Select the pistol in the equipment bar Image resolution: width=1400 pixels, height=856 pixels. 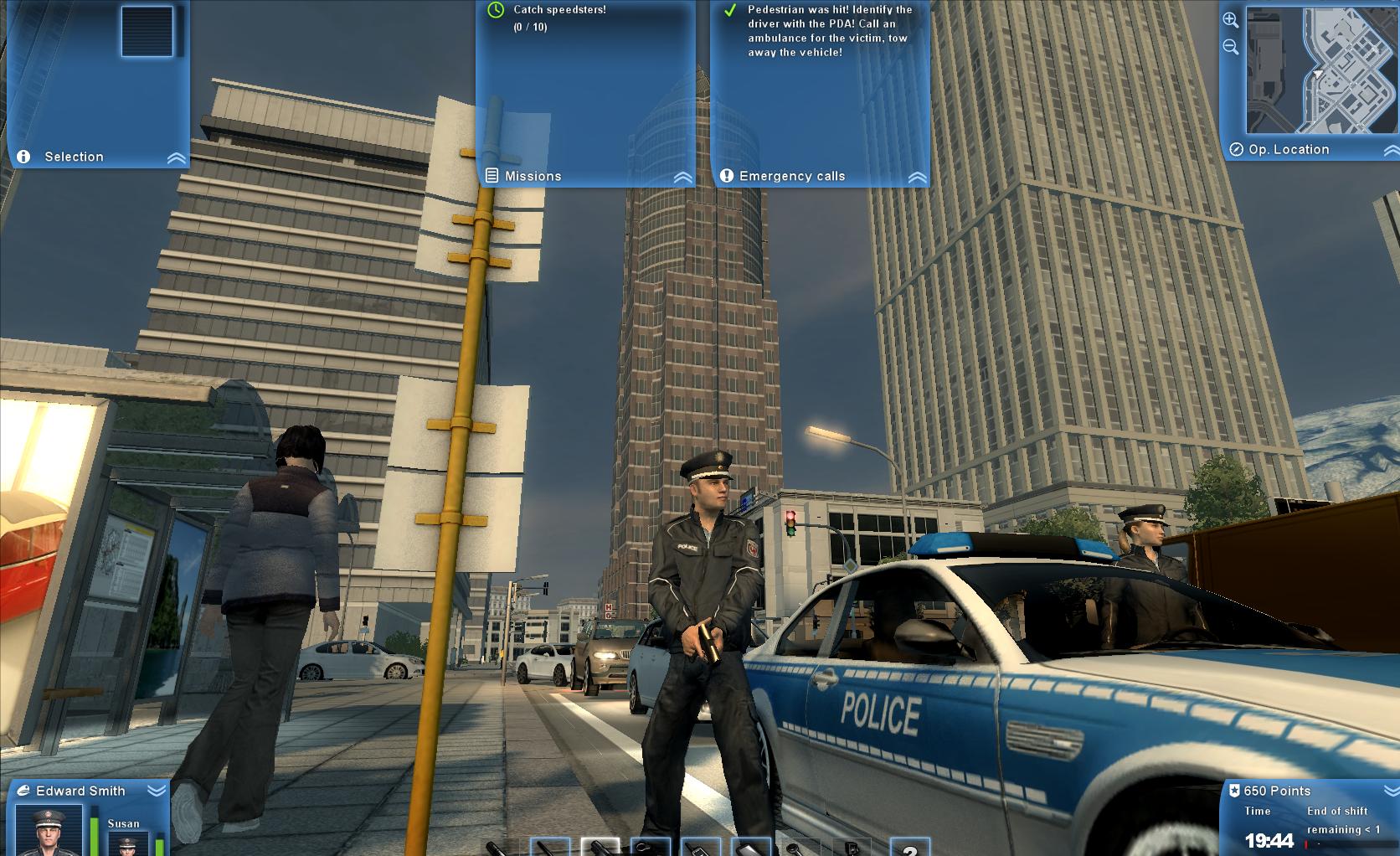601,846
